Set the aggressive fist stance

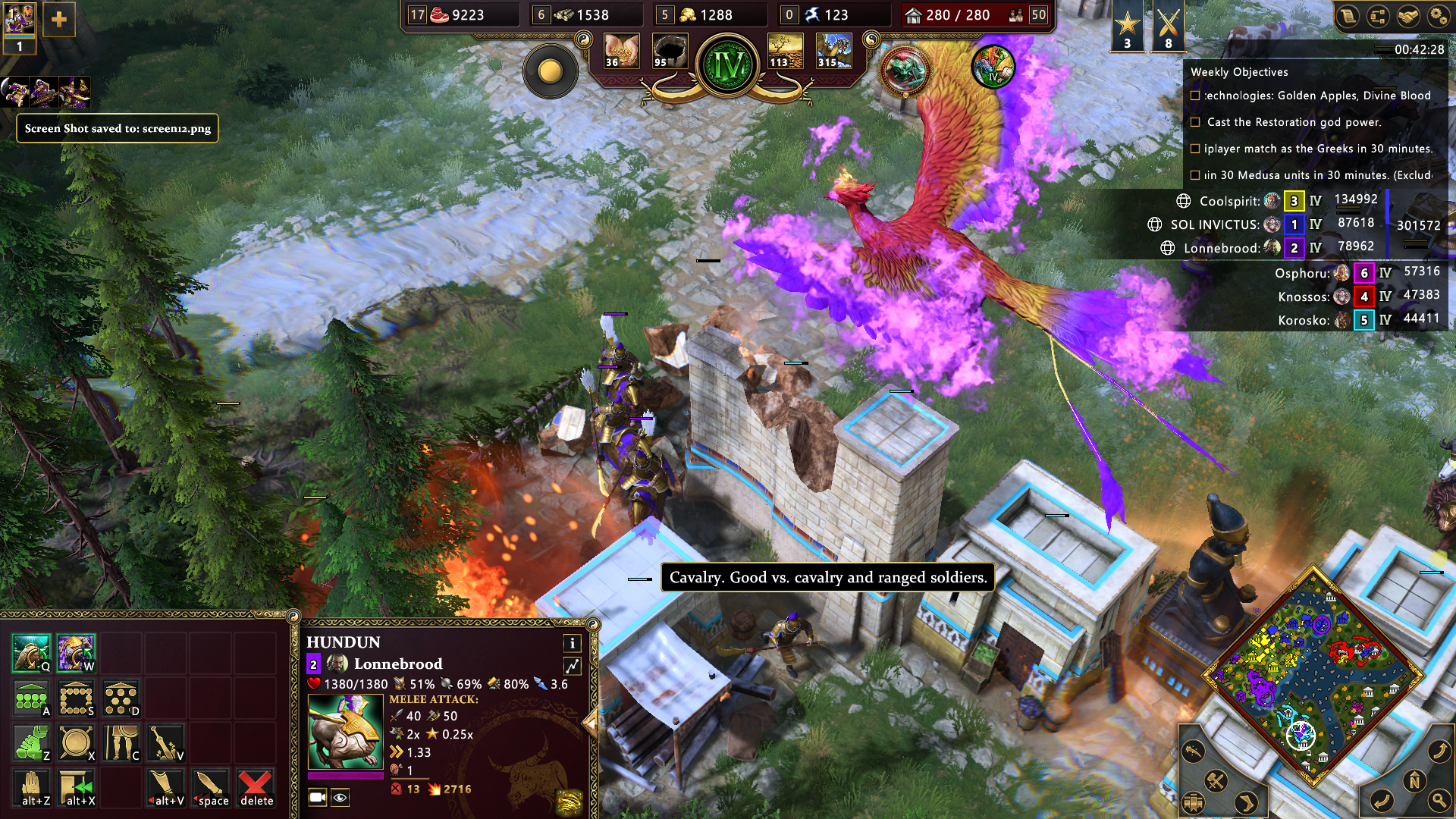tap(31, 742)
